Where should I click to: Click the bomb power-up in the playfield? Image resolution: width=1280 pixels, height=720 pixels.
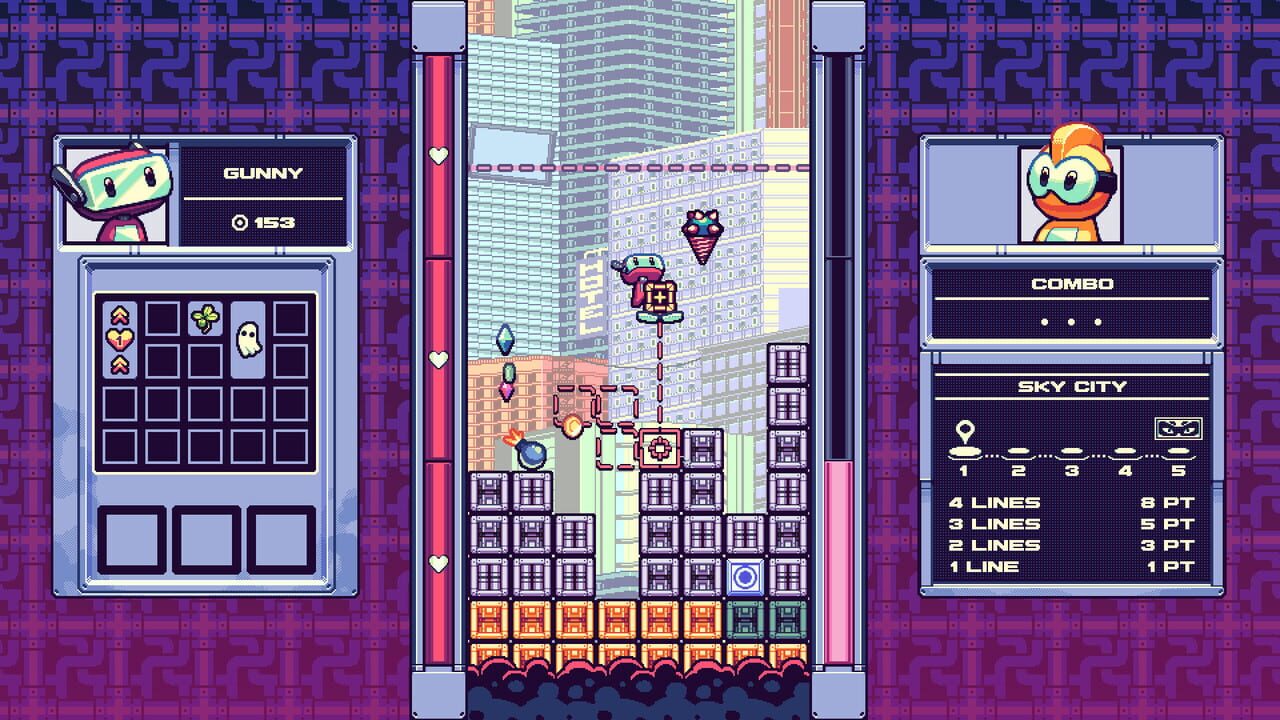530,453
